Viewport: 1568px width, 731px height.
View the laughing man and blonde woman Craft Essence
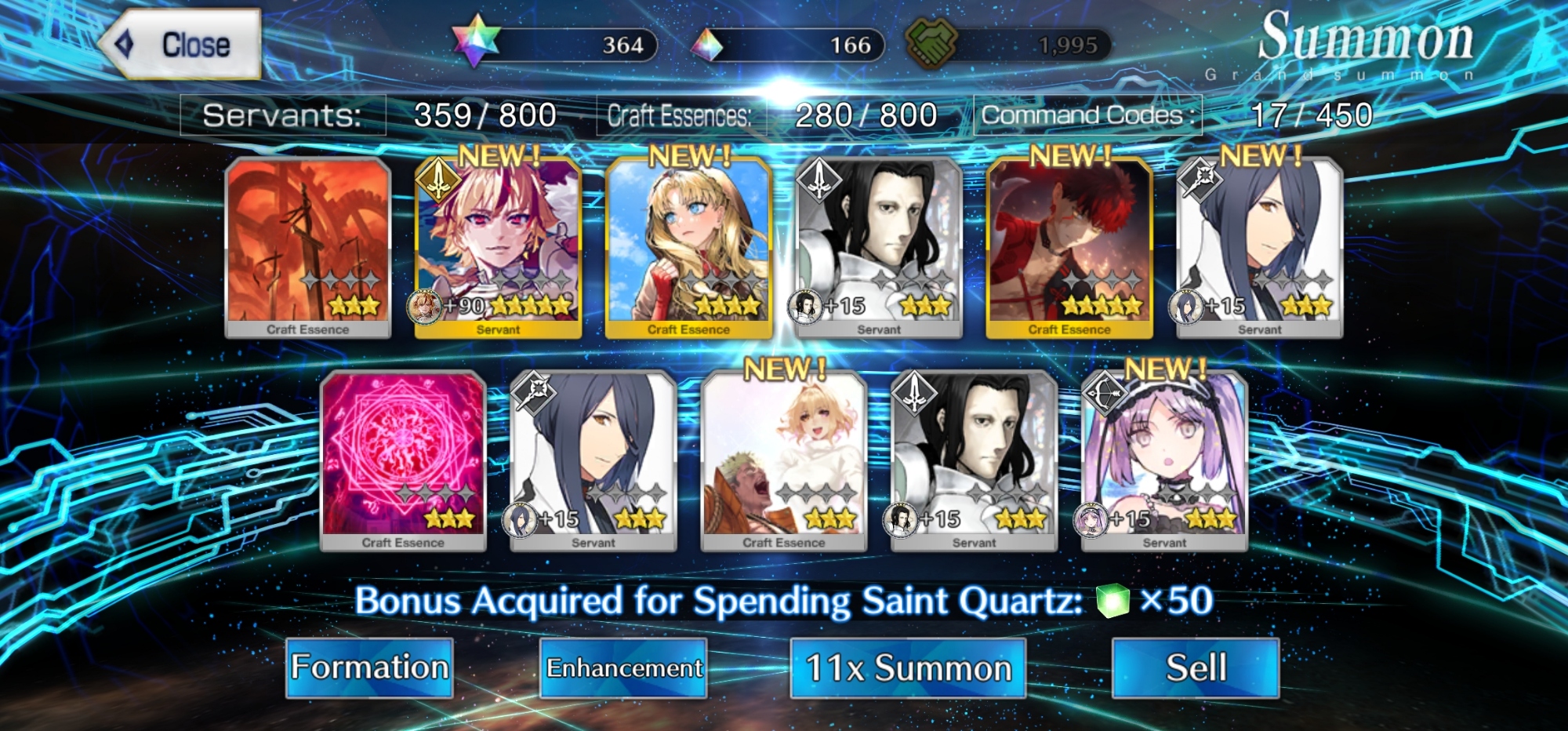[x=784, y=460]
